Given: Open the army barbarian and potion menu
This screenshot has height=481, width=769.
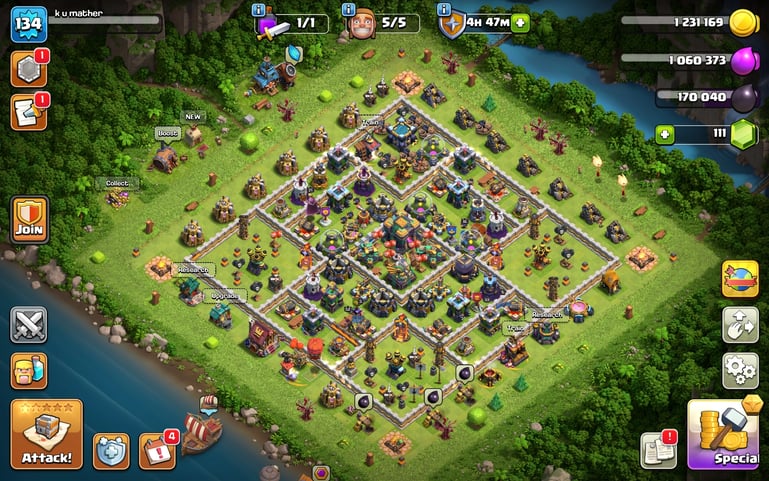Looking at the screenshot, I should pyautogui.click(x=29, y=370).
